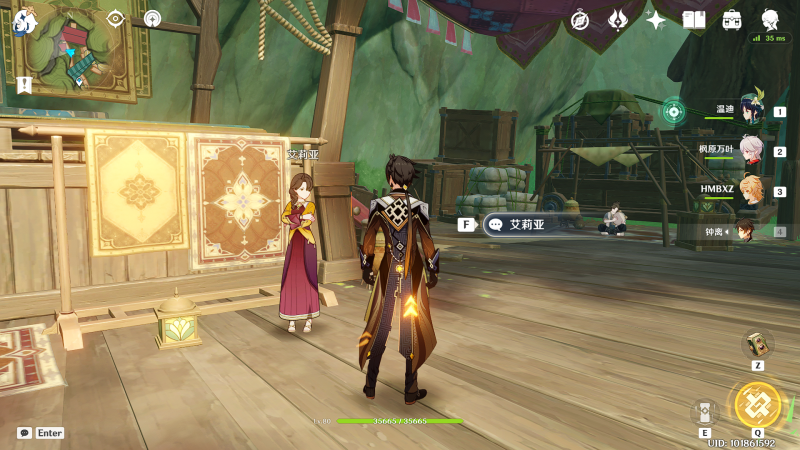The image size is (800, 450).
Task: Open the Events four-point star icon
Action: pyautogui.click(x=656, y=20)
